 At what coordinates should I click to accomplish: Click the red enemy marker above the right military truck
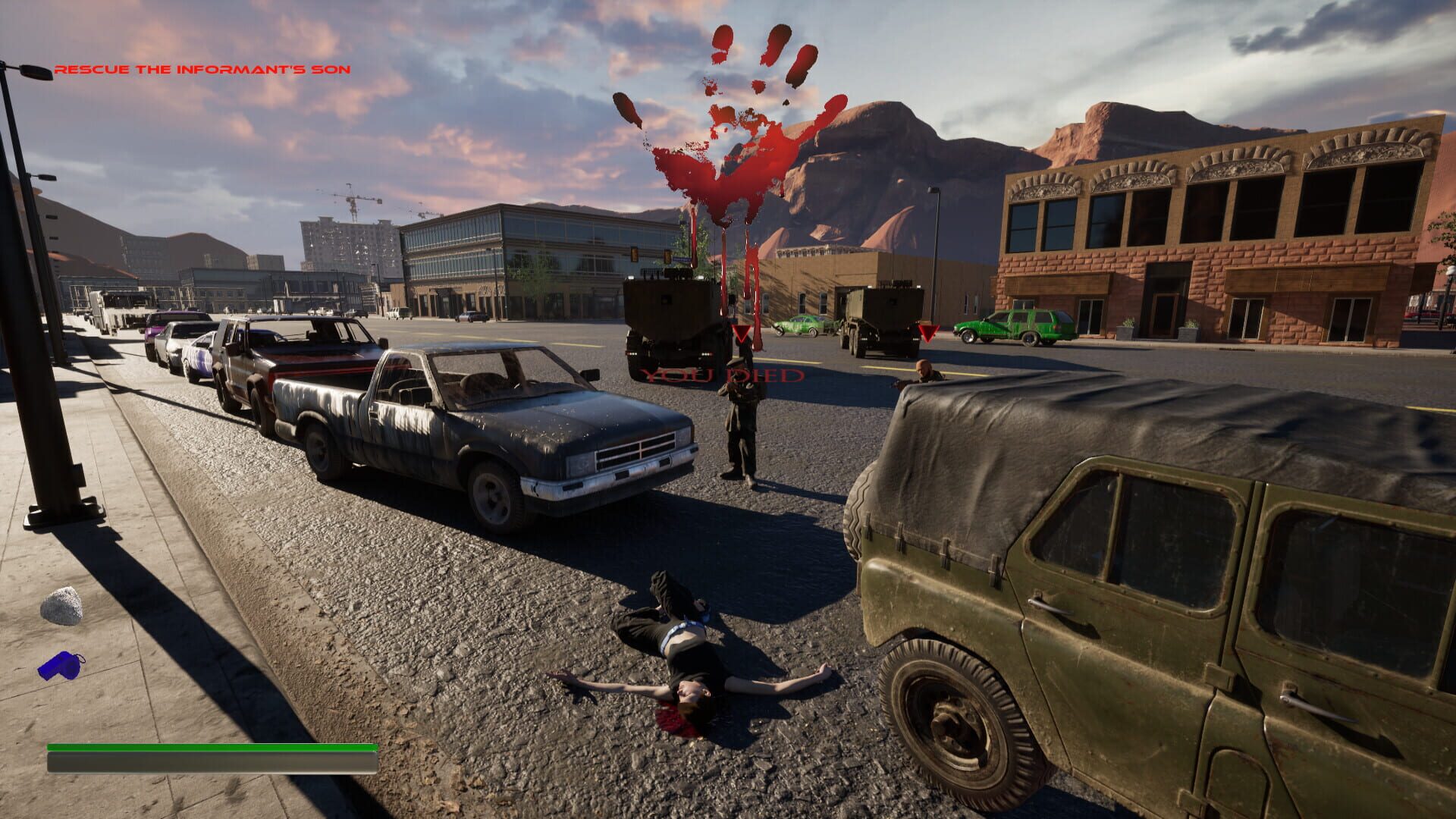(x=927, y=332)
